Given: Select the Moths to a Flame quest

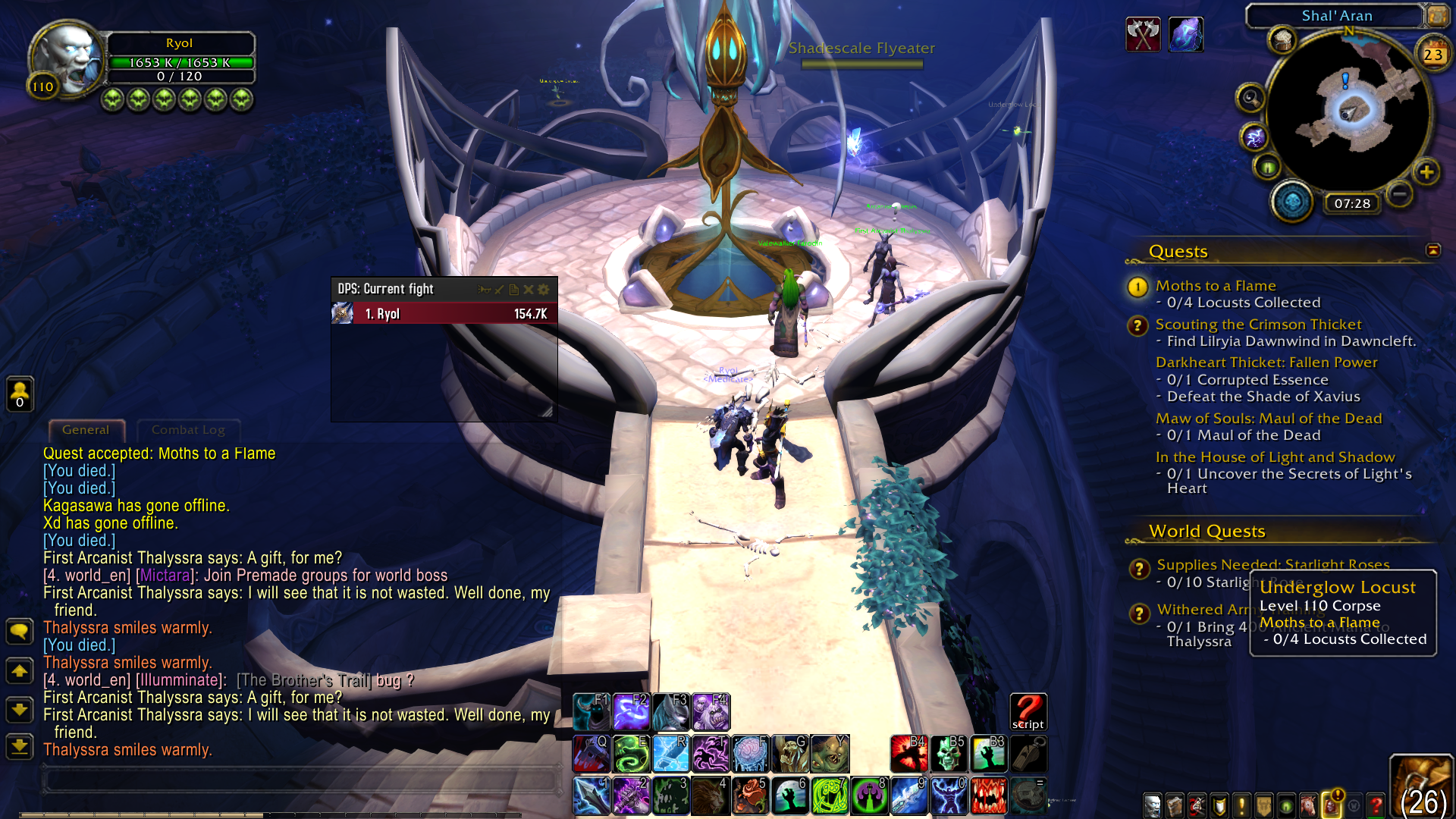Looking at the screenshot, I should (x=1215, y=286).
